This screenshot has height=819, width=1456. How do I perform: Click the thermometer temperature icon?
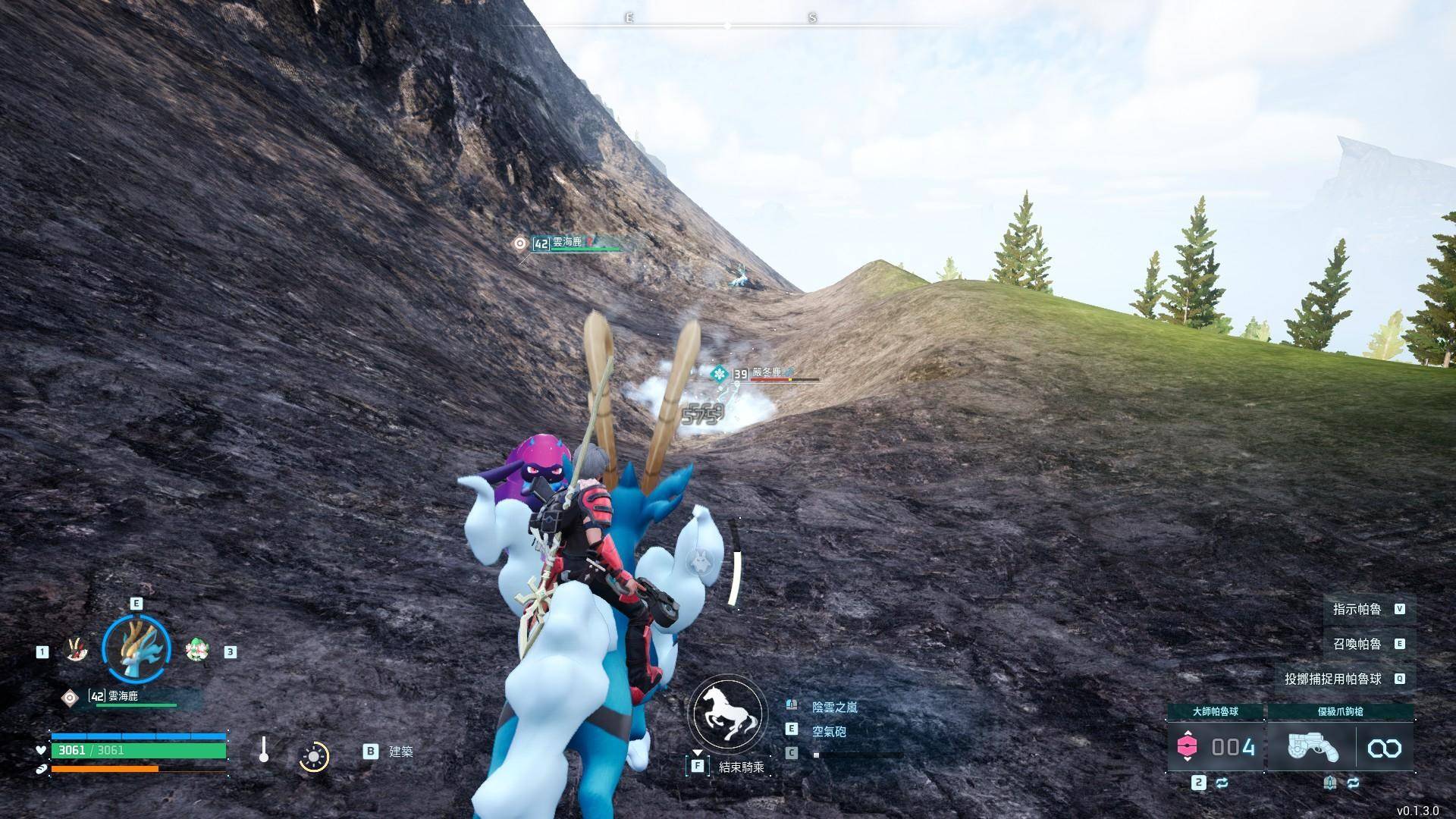pos(263,750)
